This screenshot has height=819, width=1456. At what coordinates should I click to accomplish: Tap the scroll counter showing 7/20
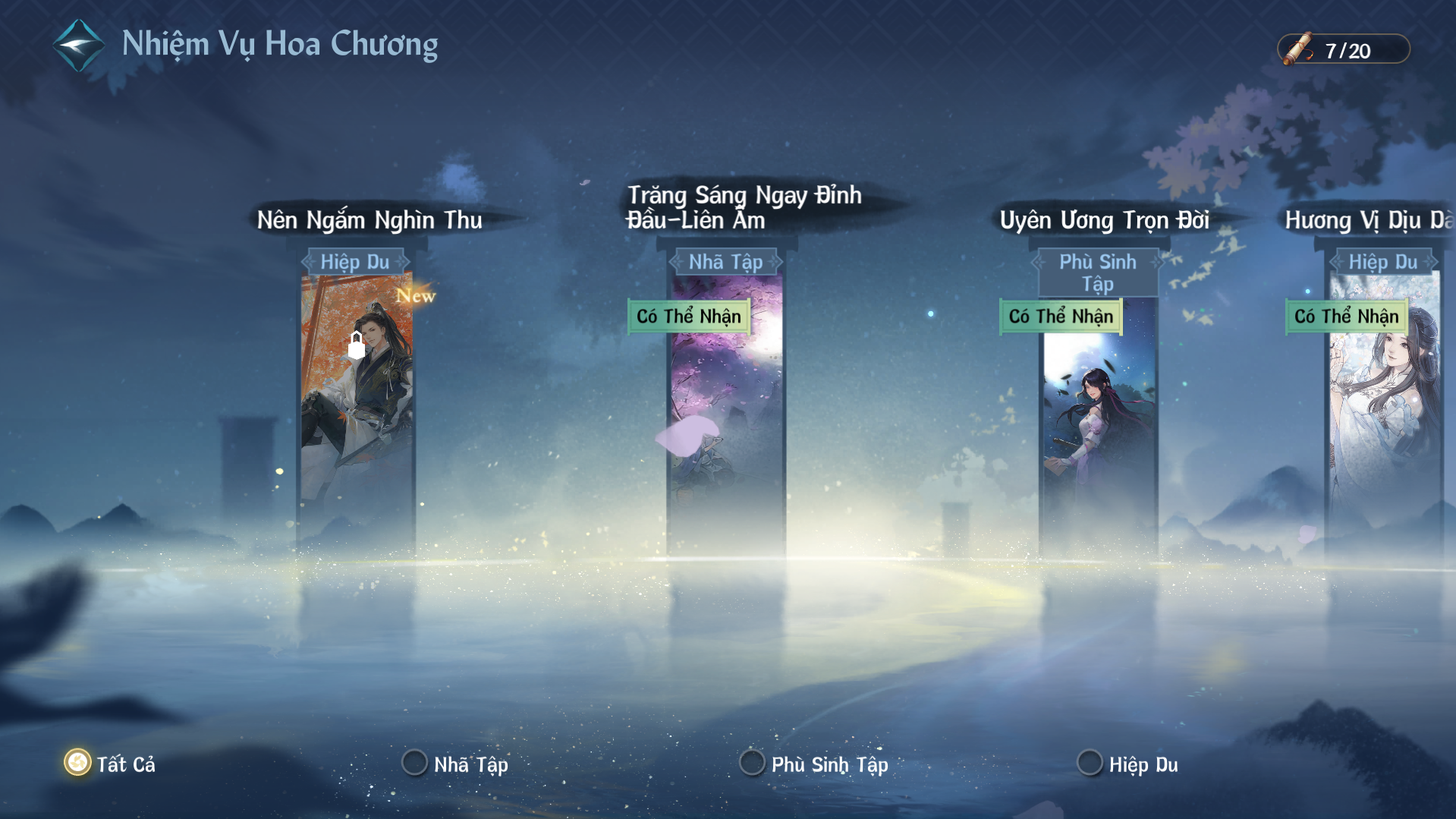coord(1344,50)
